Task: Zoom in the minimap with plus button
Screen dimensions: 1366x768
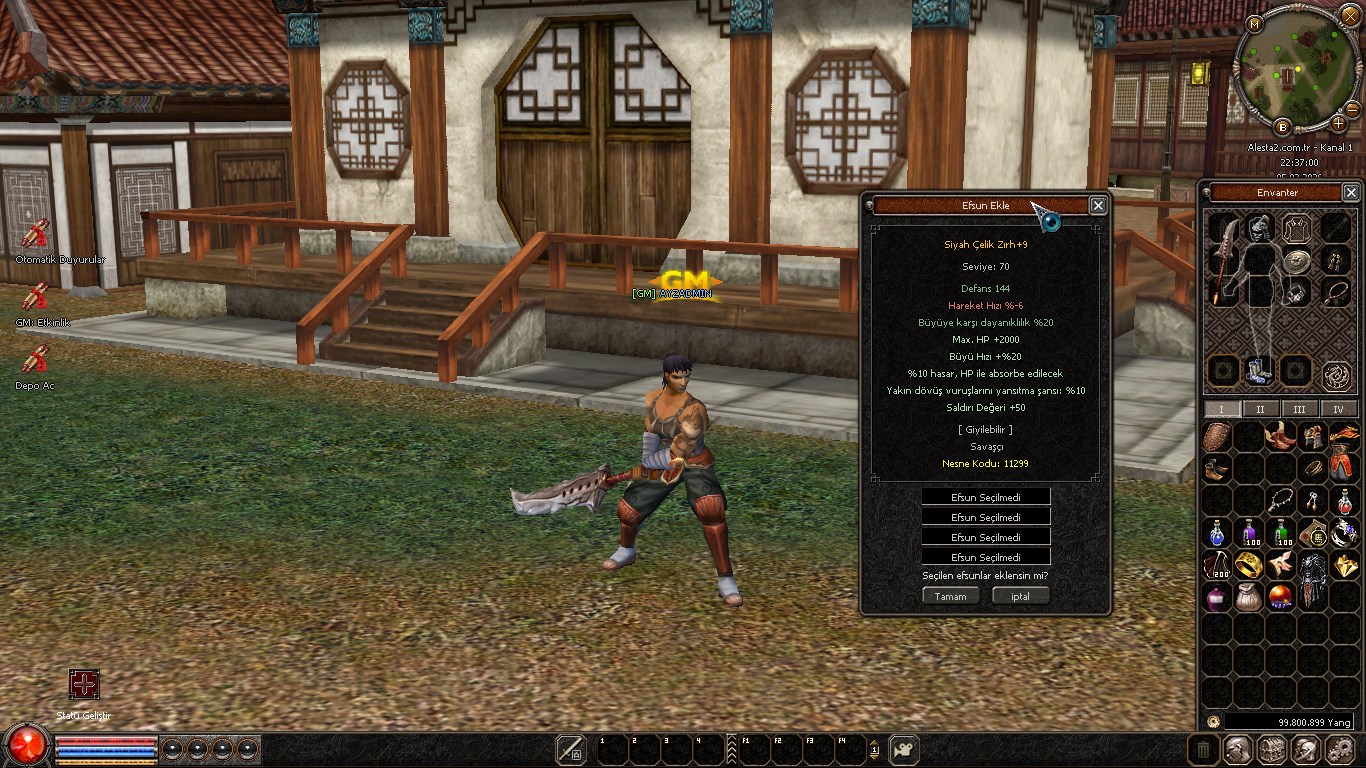Action: coord(1338,124)
